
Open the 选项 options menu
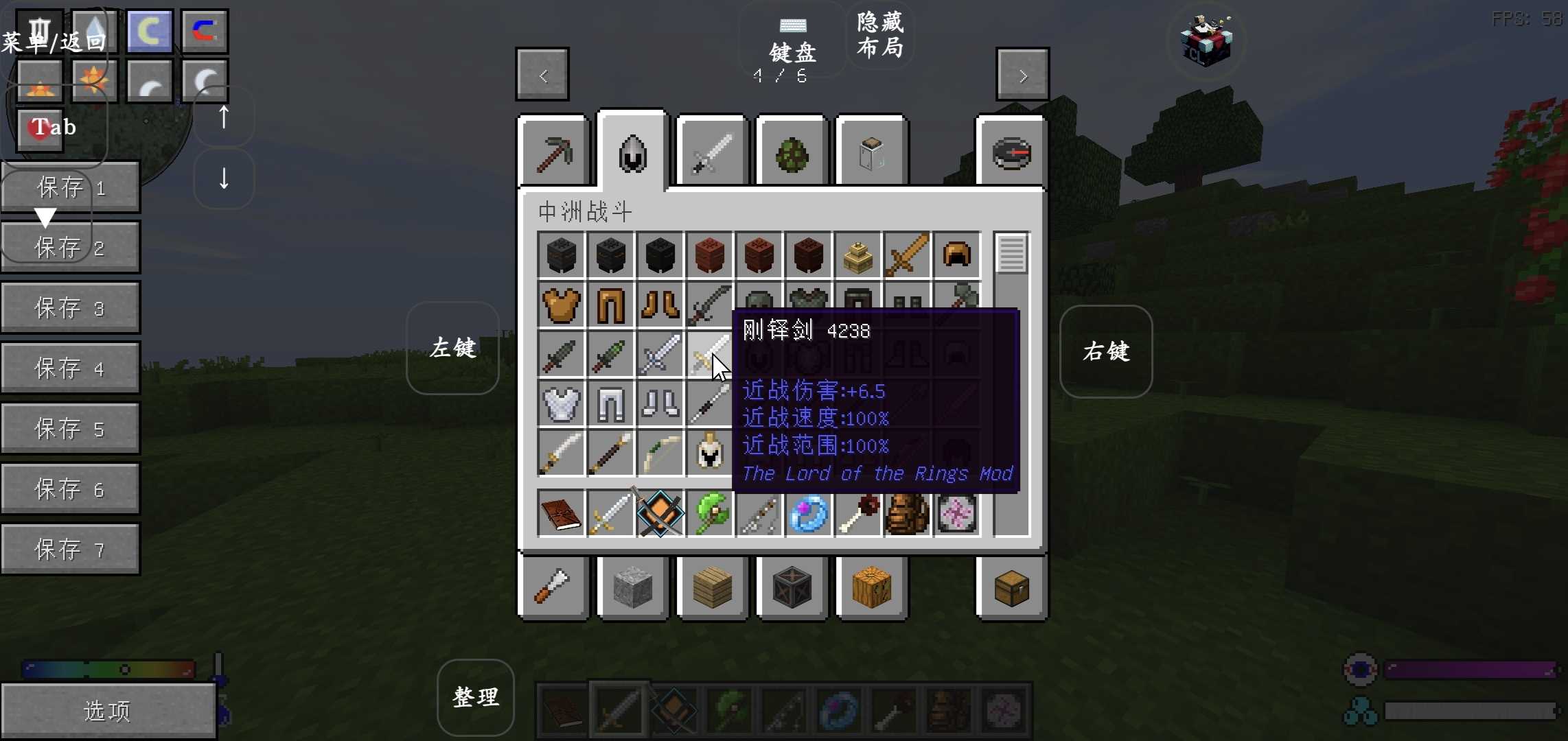click(108, 710)
